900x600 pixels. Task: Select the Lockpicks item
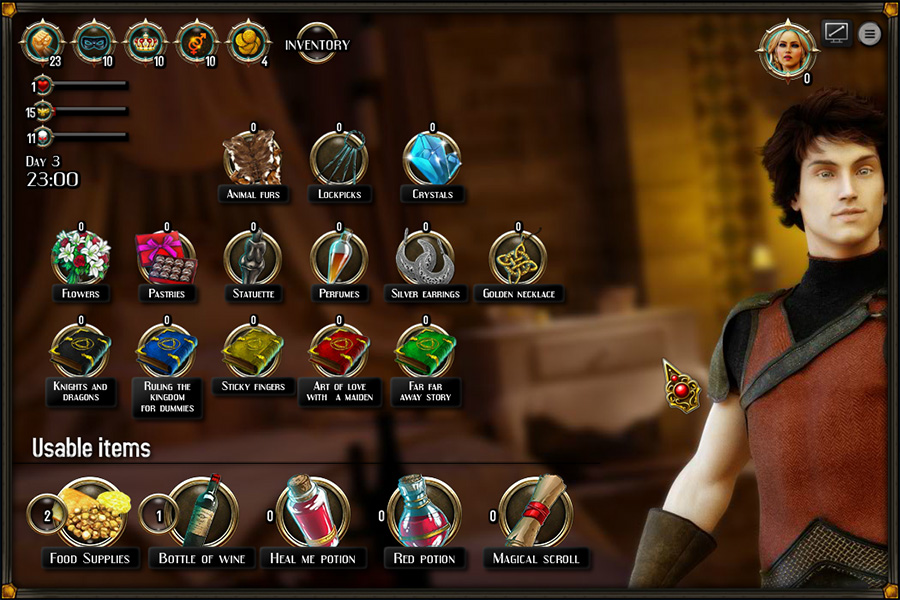(x=339, y=159)
